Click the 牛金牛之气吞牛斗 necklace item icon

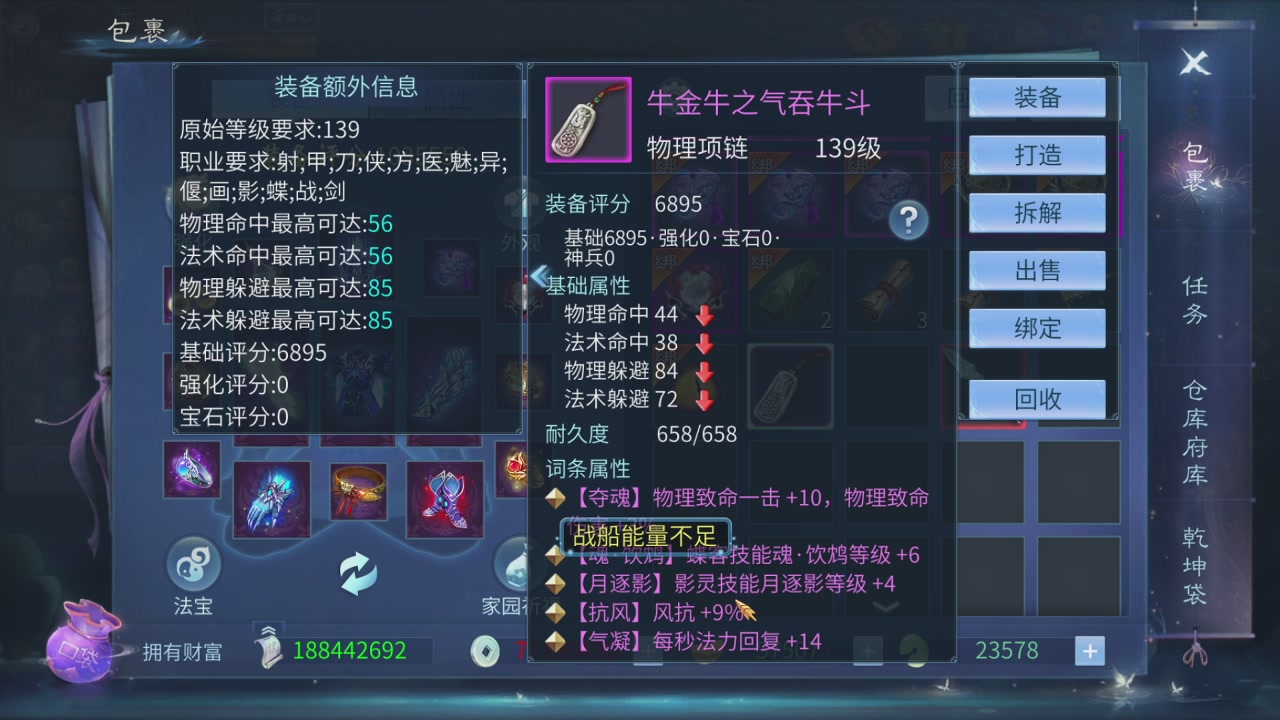(587, 118)
